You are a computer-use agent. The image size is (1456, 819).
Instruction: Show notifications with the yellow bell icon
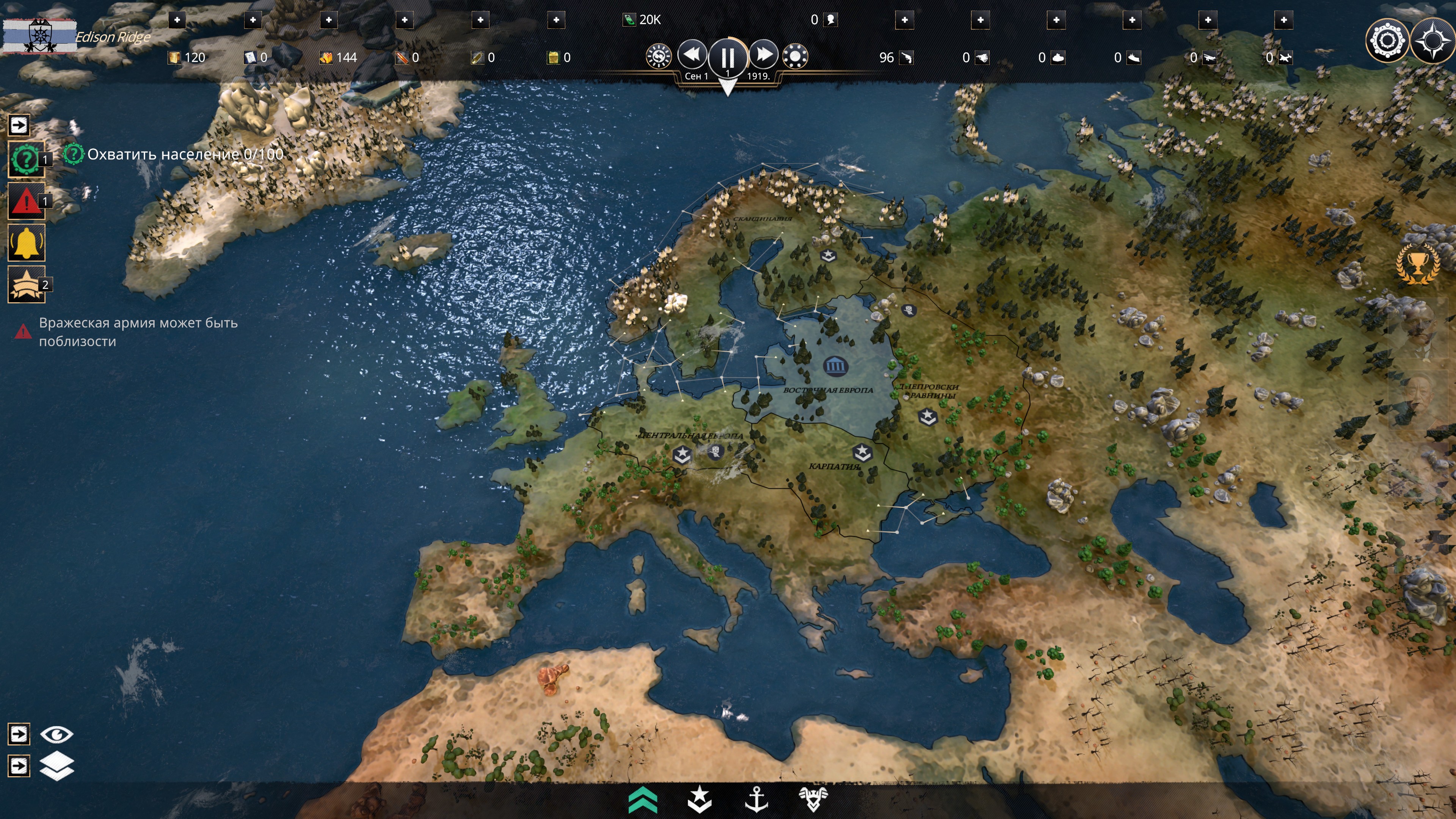(x=26, y=243)
